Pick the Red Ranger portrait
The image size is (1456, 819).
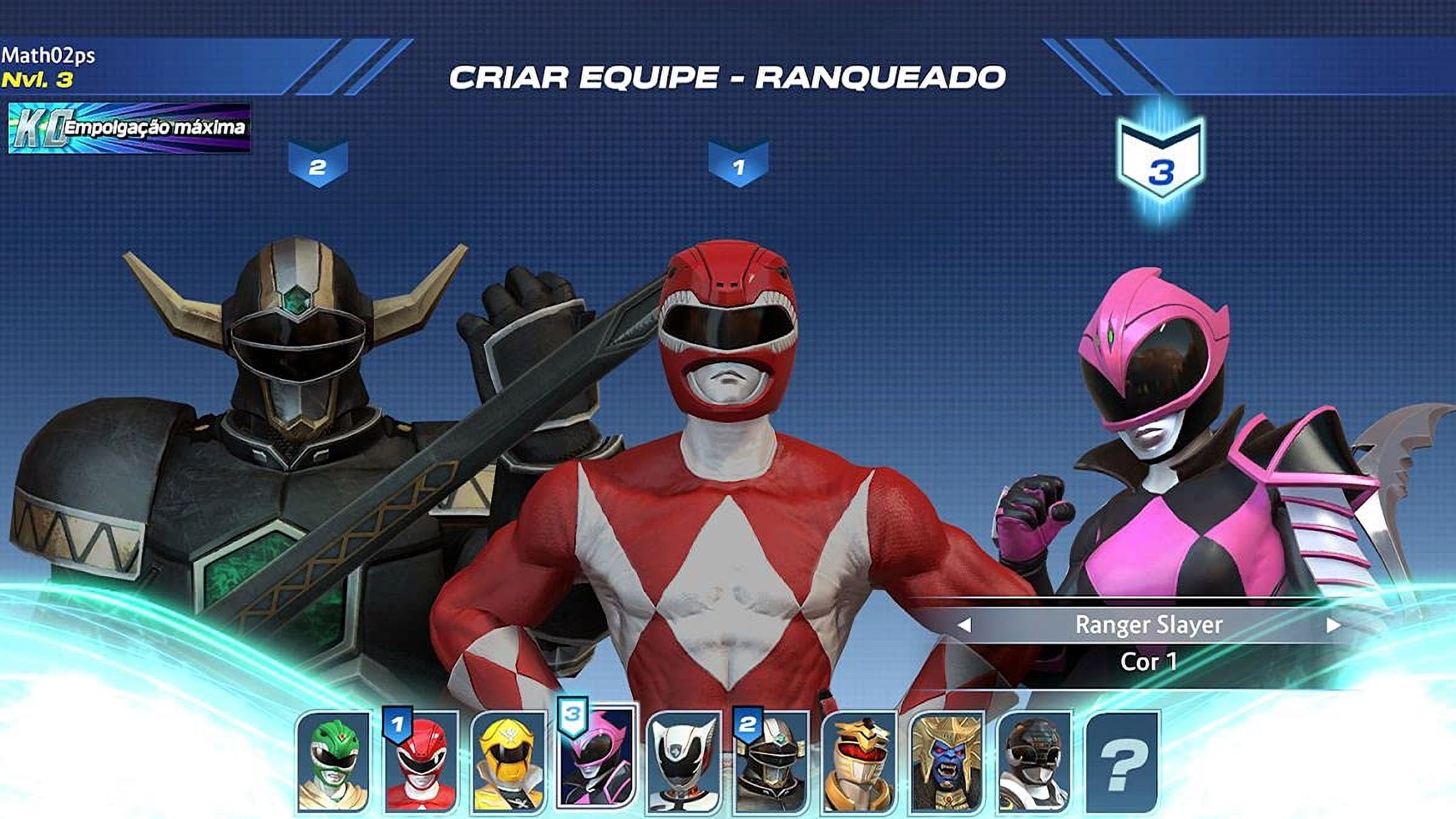point(421,762)
